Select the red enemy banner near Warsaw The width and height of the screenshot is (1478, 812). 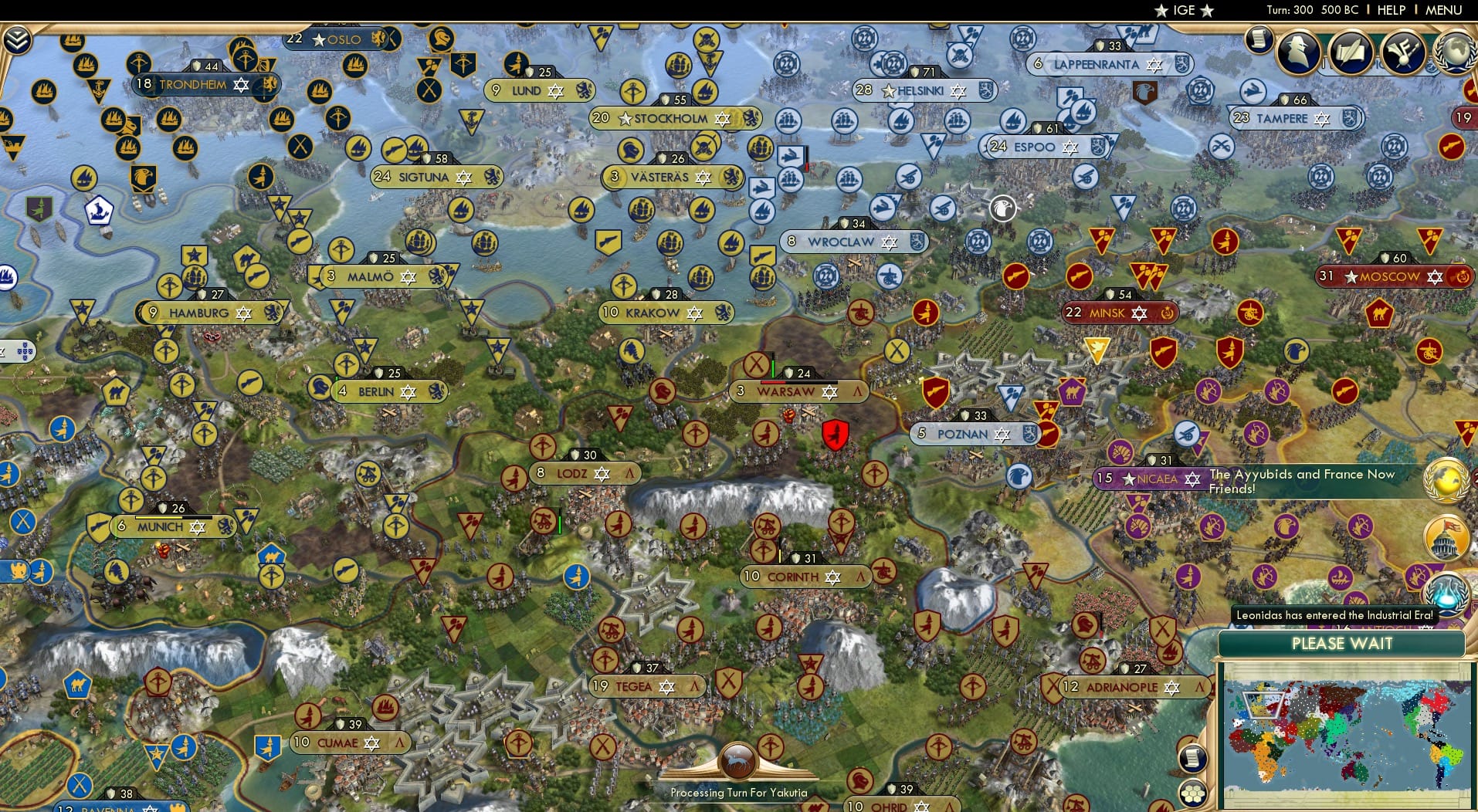pyautogui.click(x=836, y=433)
